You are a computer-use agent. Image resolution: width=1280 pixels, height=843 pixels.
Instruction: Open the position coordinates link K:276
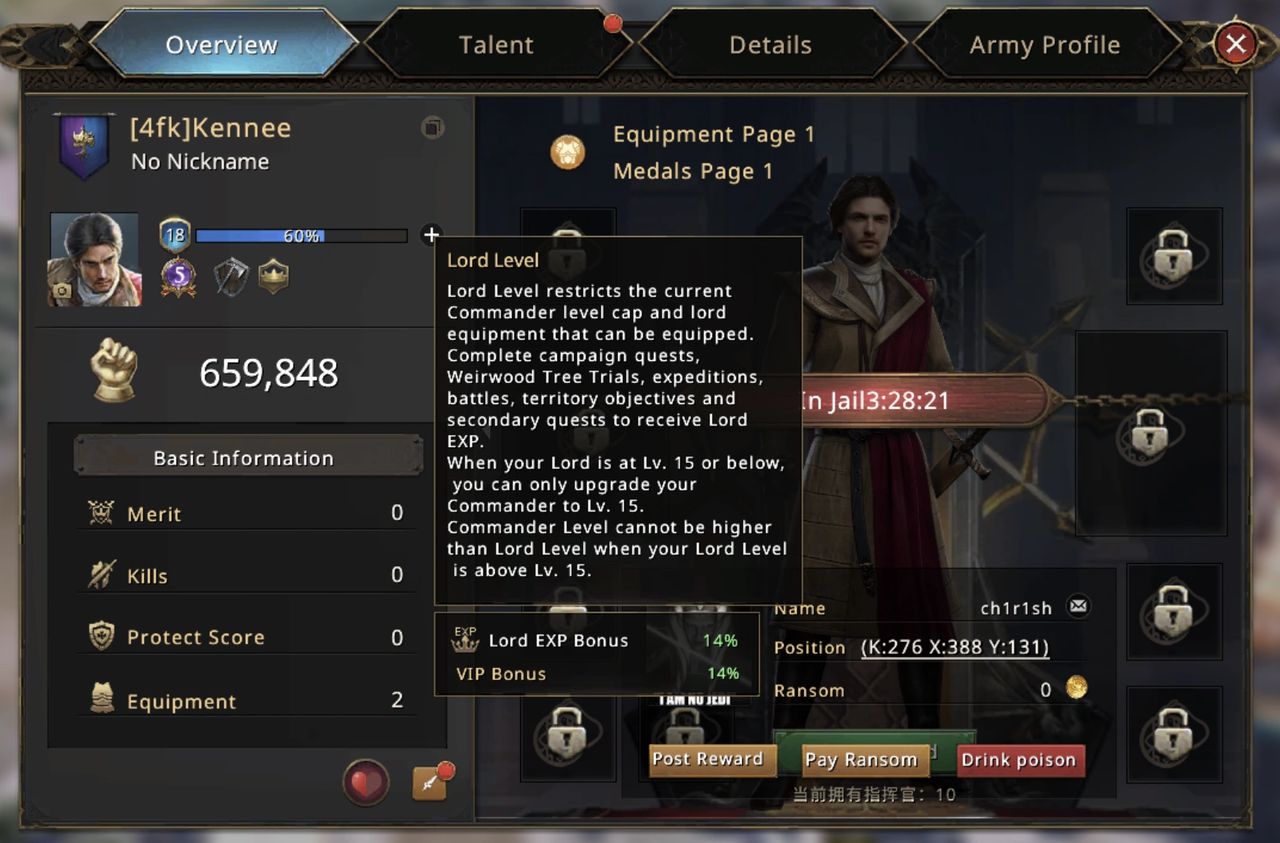955,647
